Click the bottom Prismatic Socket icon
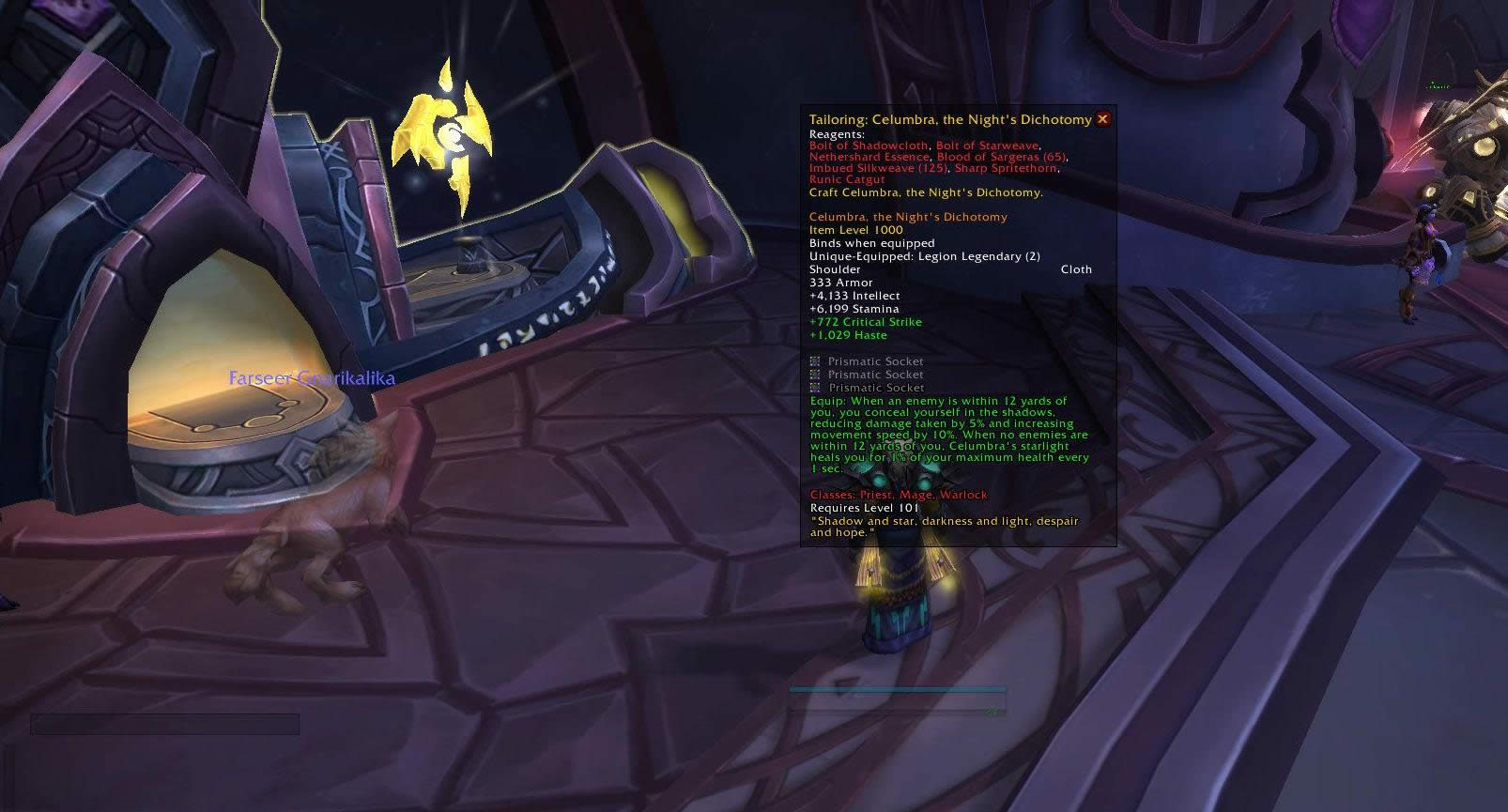 815,387
